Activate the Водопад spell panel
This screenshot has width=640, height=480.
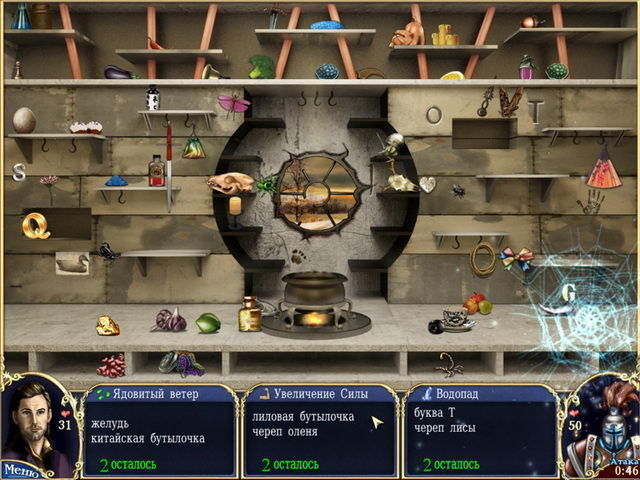480,430
